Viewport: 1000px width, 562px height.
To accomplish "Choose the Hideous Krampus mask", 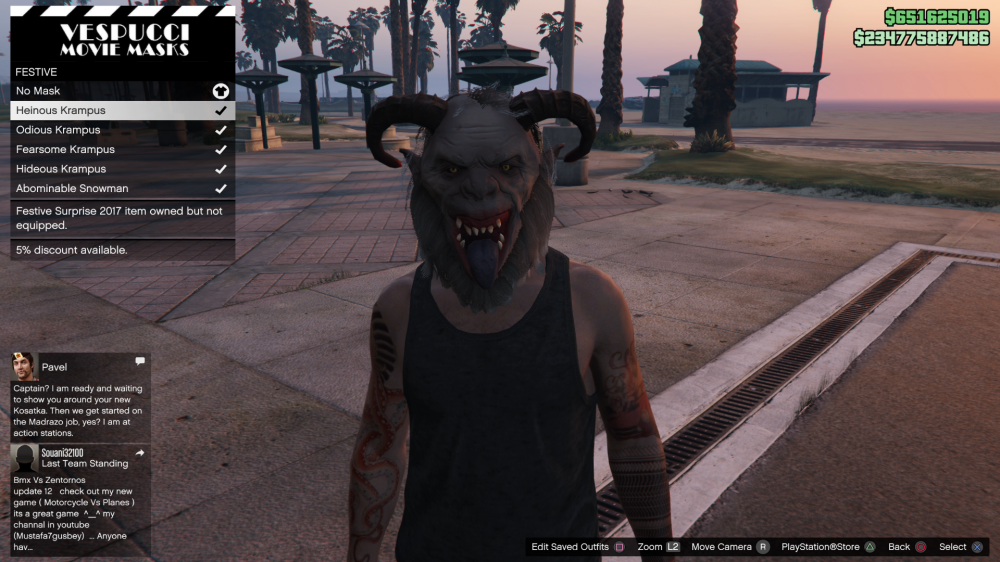I will click(x=122, y=169).
